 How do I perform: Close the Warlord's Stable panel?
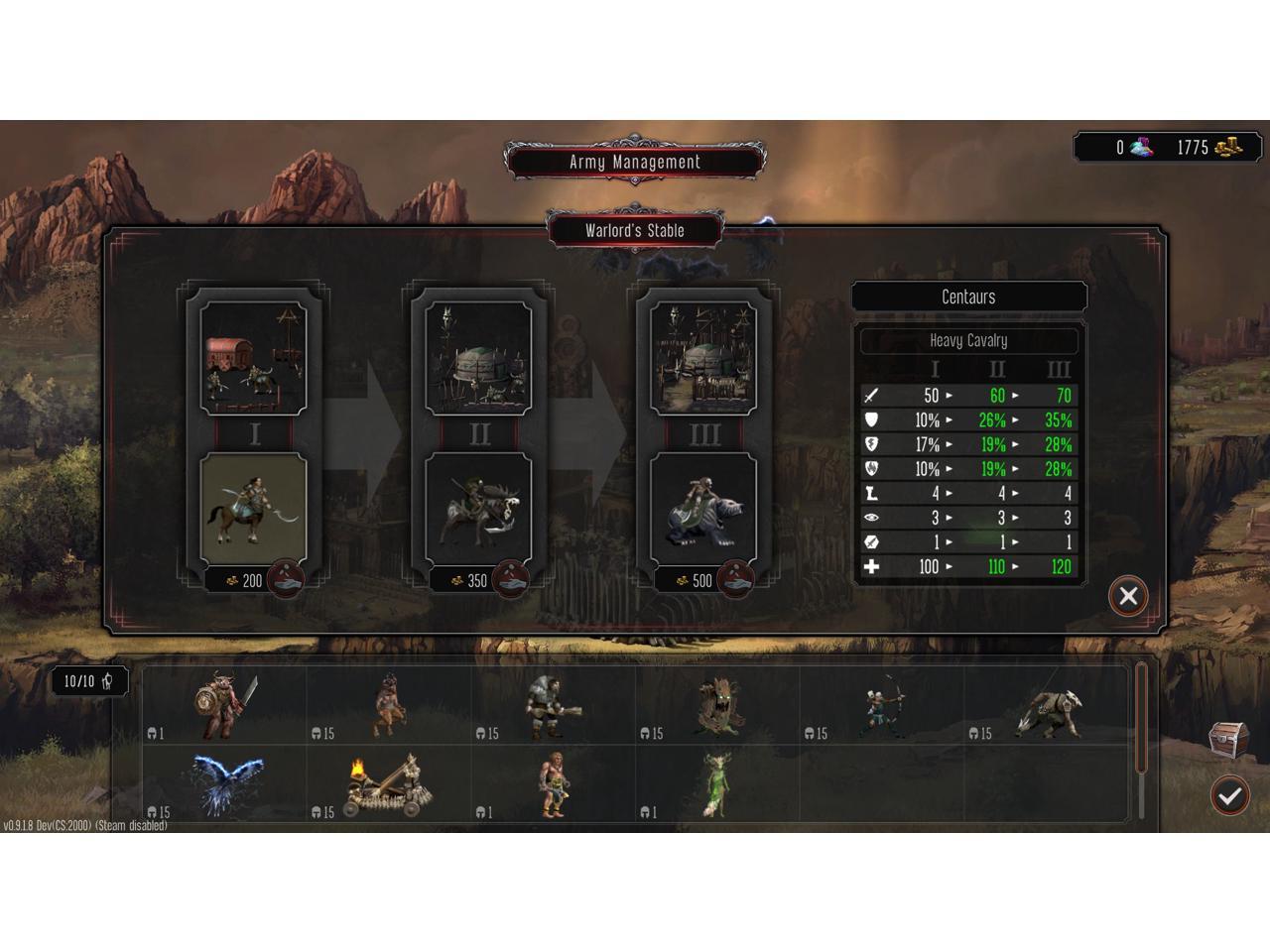coord(1128,596)
